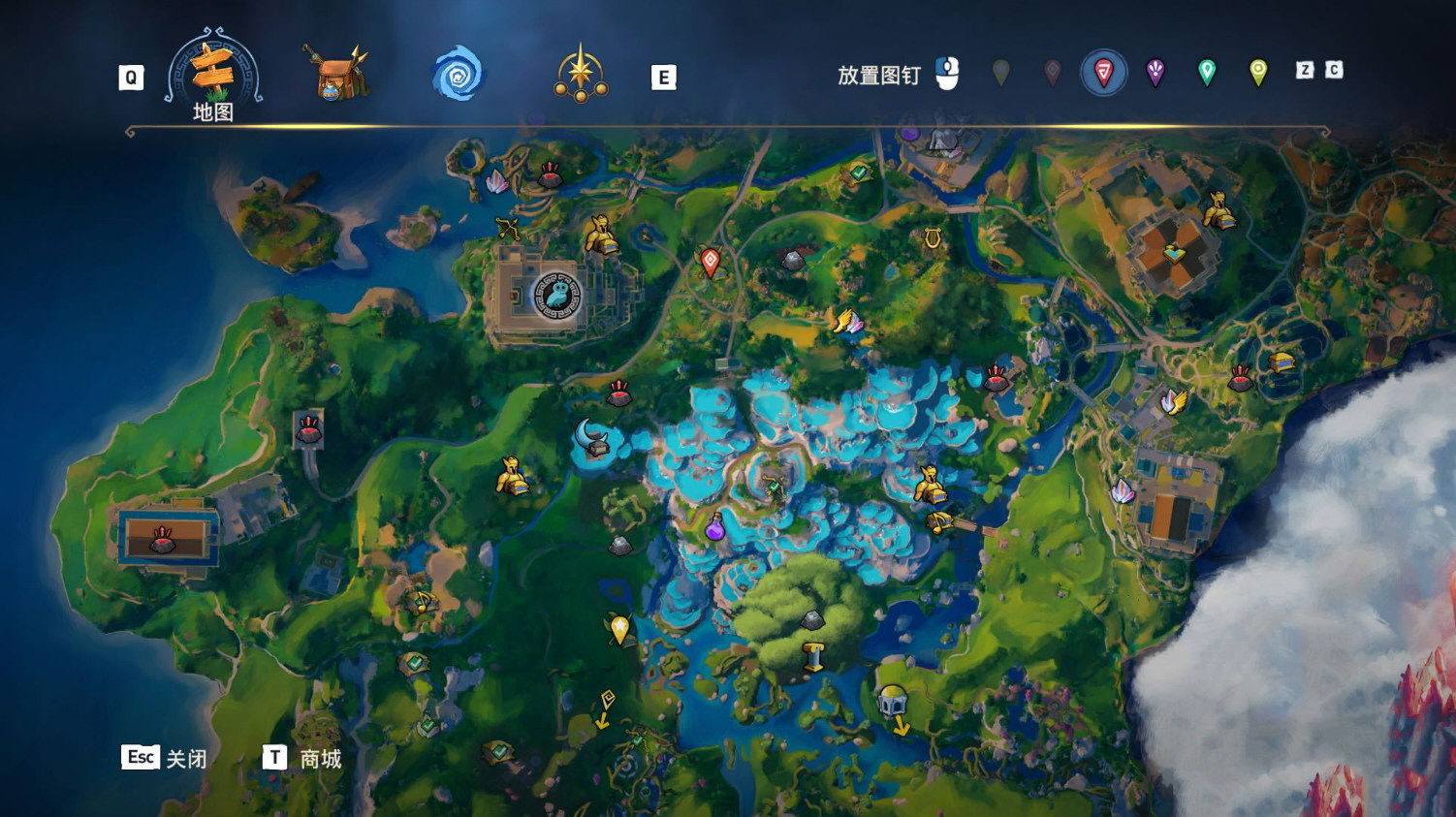The height and width of the screenshot is (817, 1456).
Task: Click the red placed pin on the map
Action: (x=710, y=262)
